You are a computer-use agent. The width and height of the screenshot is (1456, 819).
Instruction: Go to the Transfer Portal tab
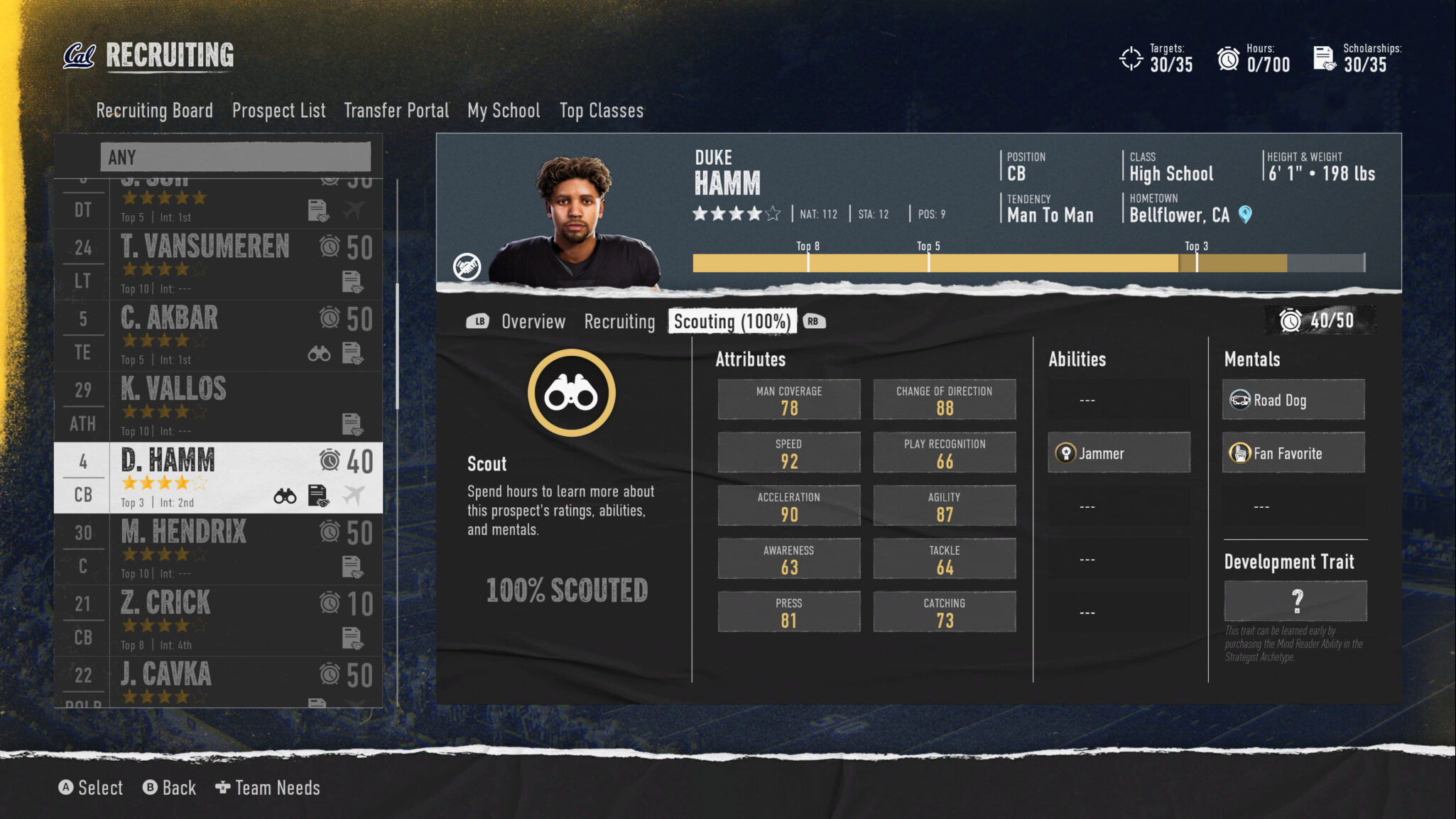396,111
